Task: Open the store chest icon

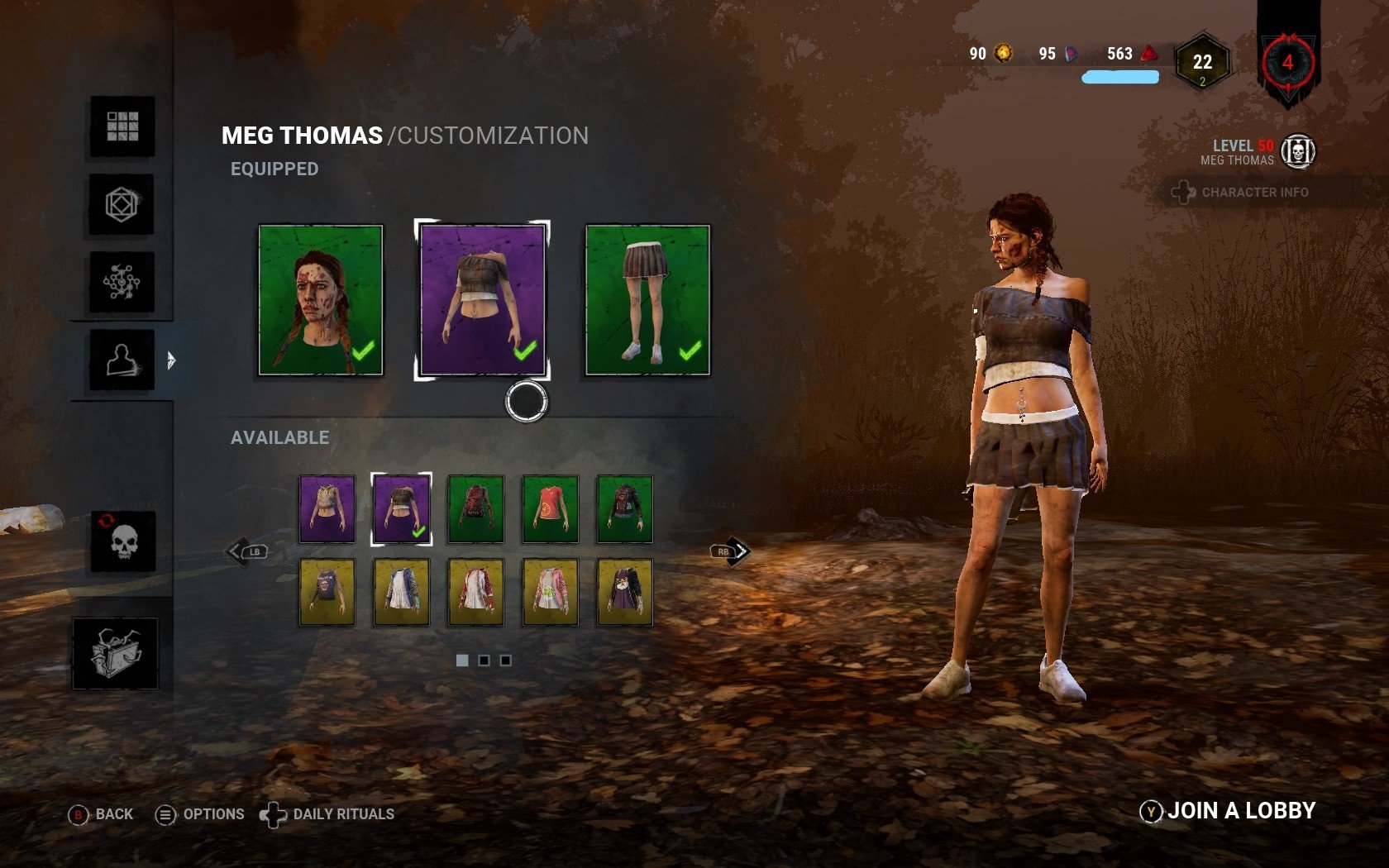Action: click(115, 653)
